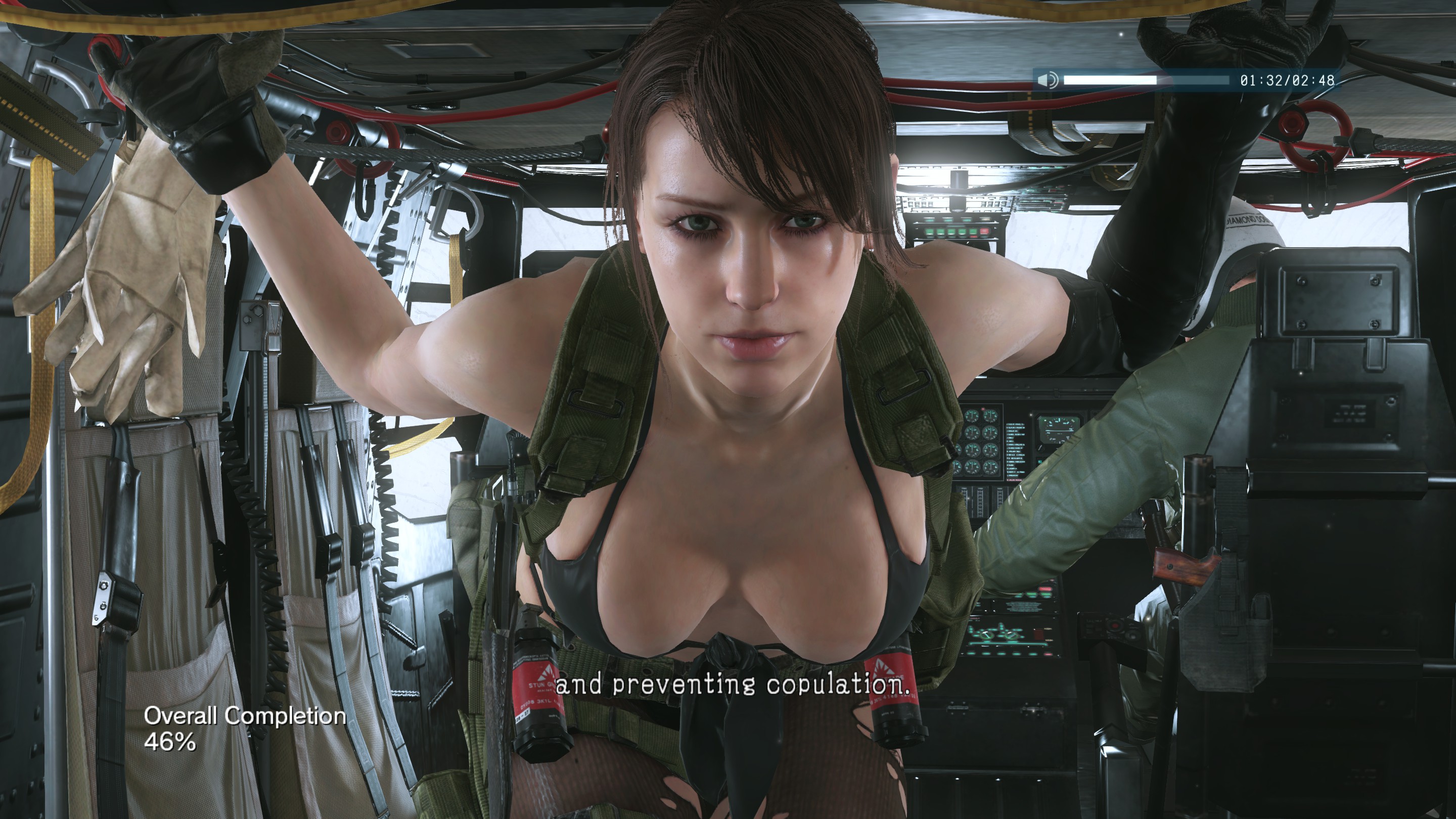Click the cassette tape playback progress bar
The image size is (1456, 819).
1146,80
